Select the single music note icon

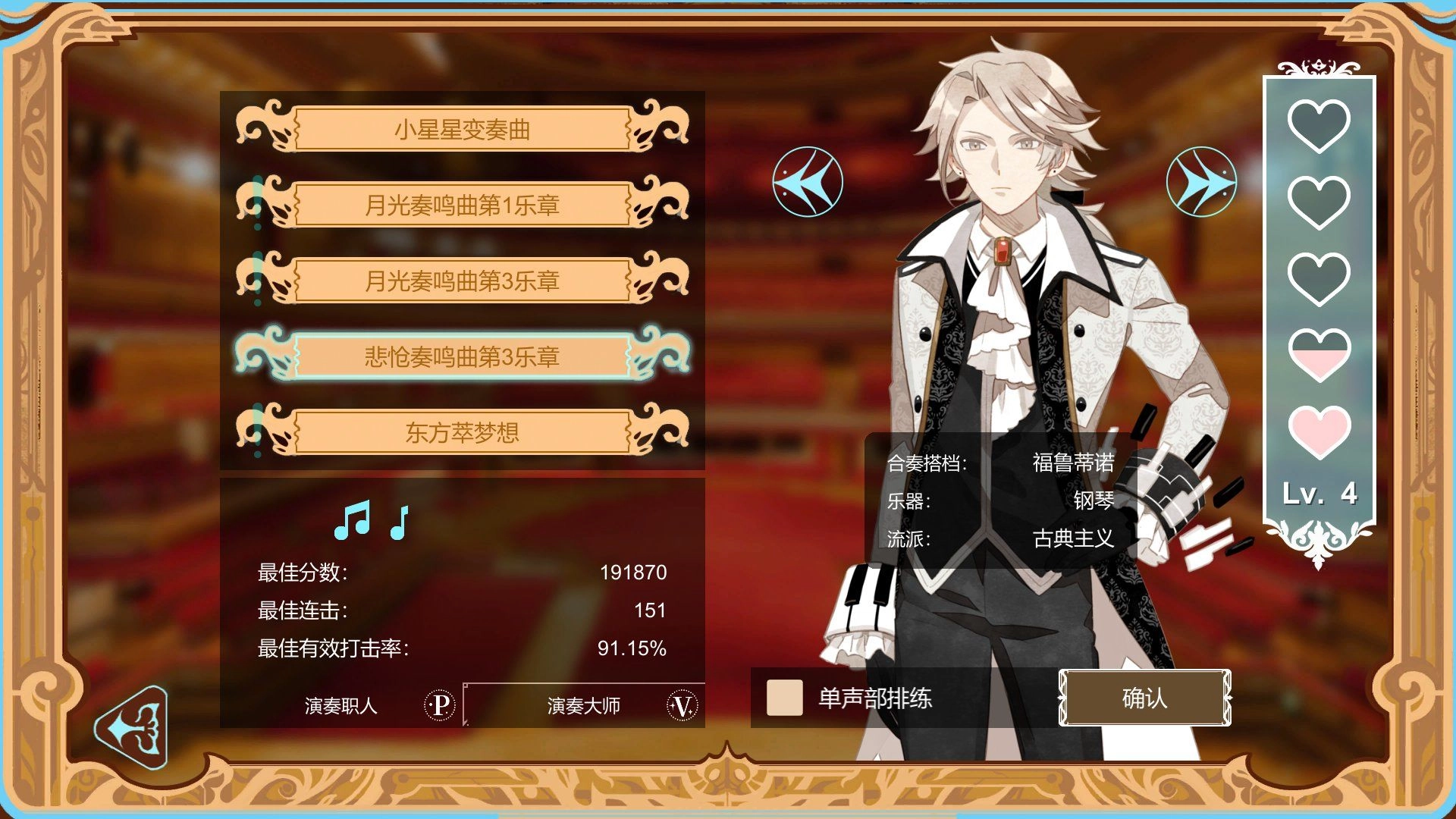point(398,523)
